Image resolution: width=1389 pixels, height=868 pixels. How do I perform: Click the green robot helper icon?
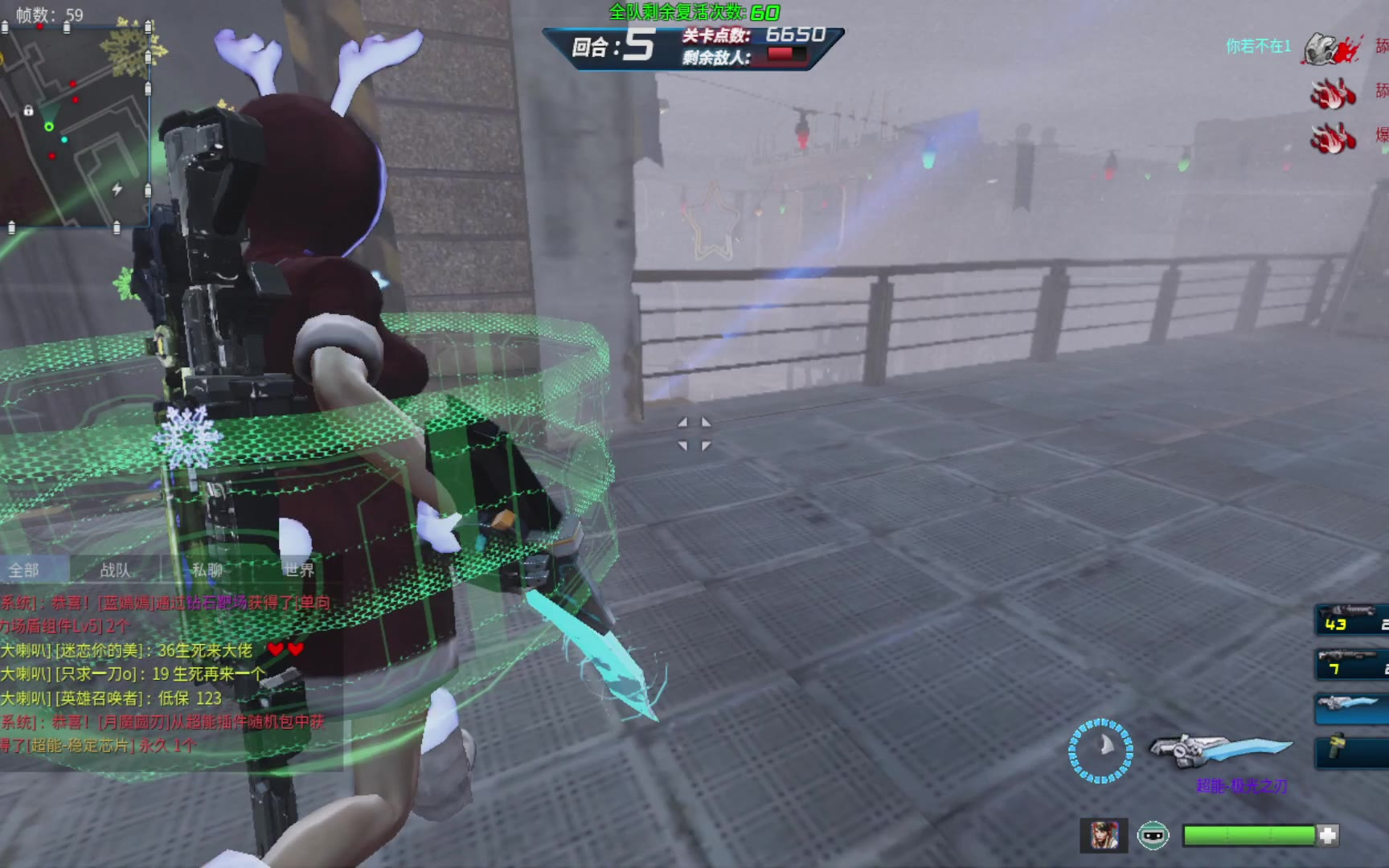click(1153, 836)
